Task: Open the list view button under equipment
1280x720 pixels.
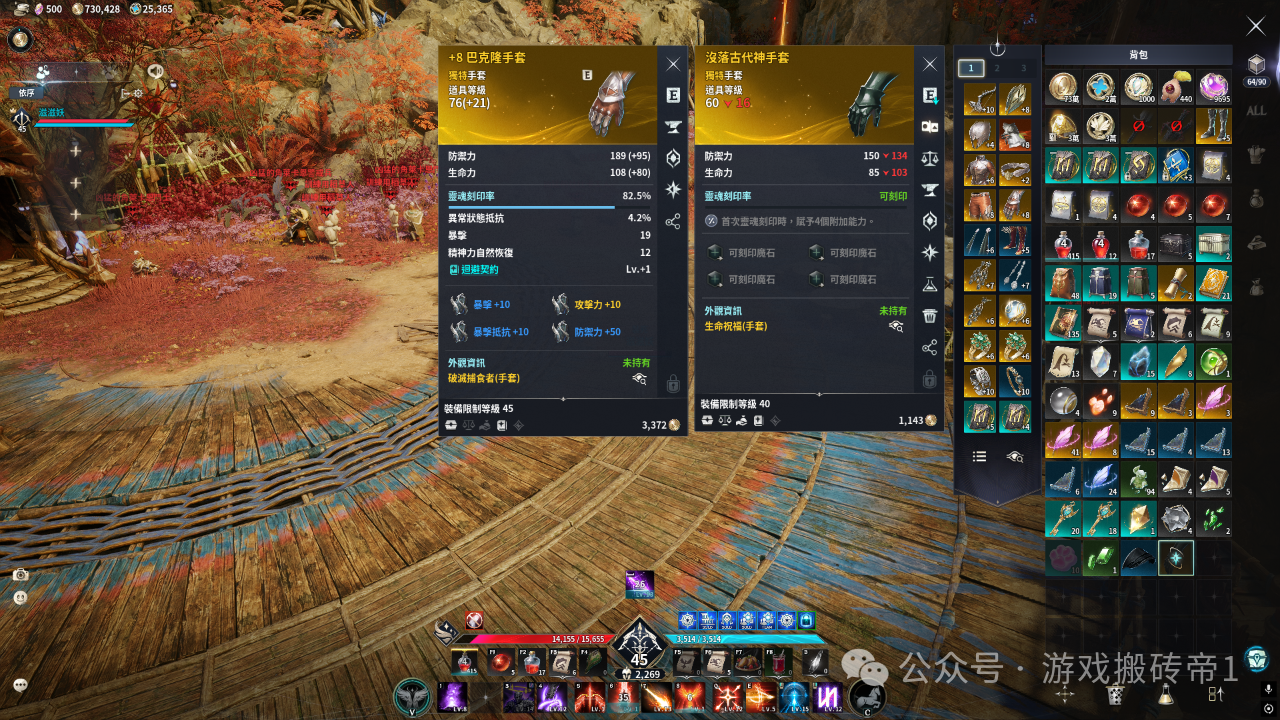Action: click(980, 456)
